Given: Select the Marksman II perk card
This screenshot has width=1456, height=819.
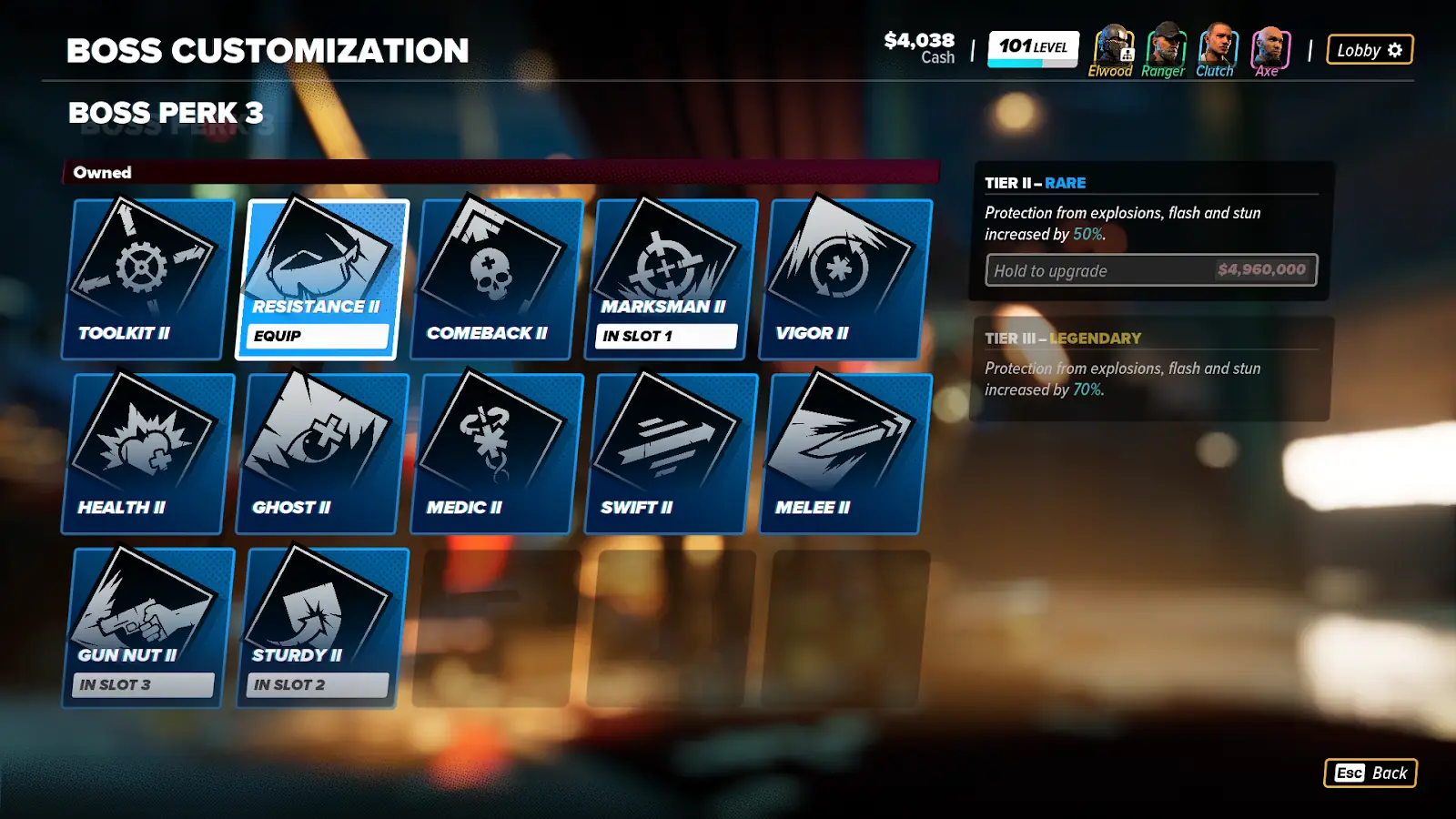Looking at the screenshot, I should coord(671,278).
